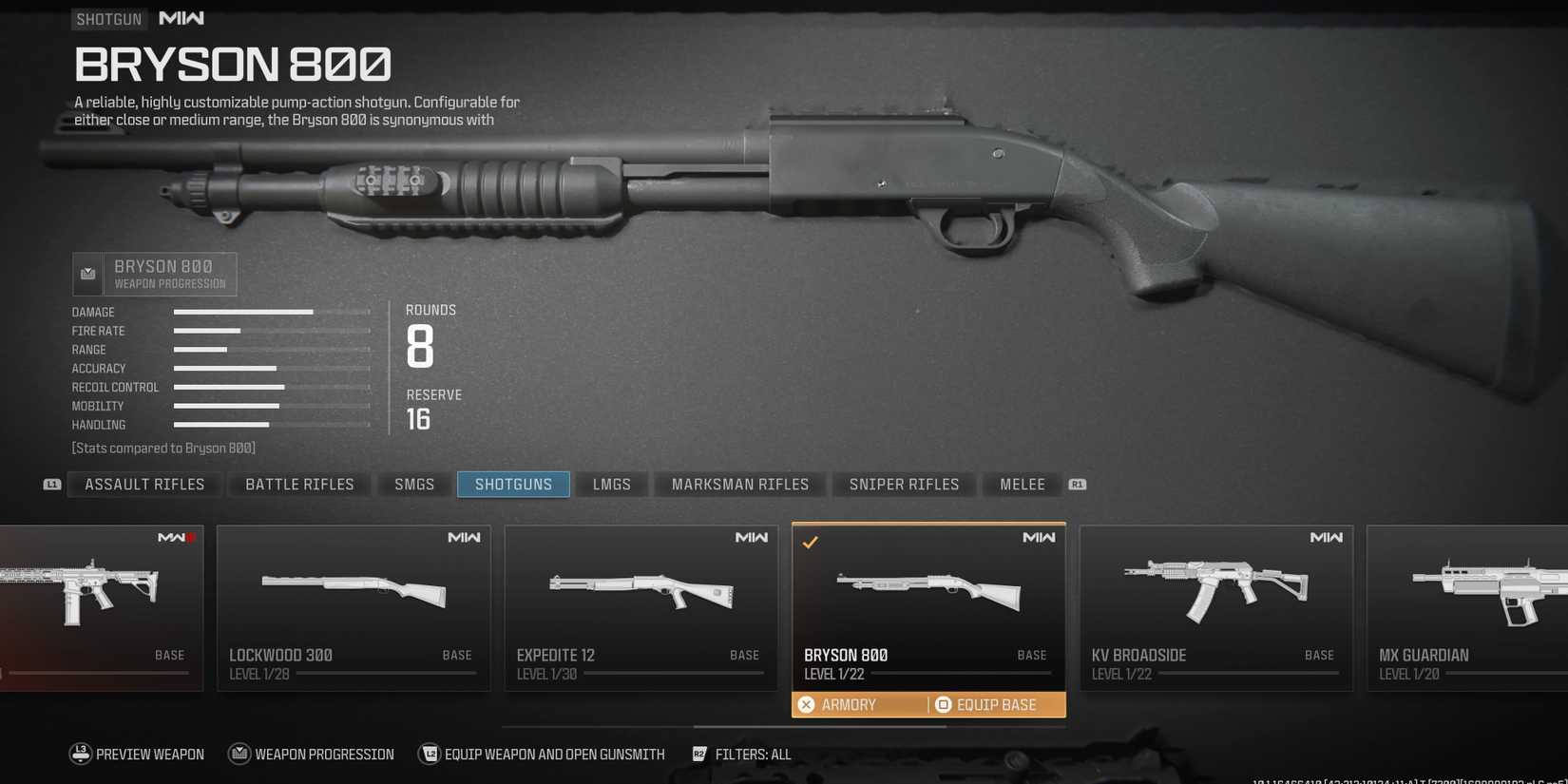1568x784 pixels.
Task: Click the R2 icon next to Filters
Action: [699, 754]
